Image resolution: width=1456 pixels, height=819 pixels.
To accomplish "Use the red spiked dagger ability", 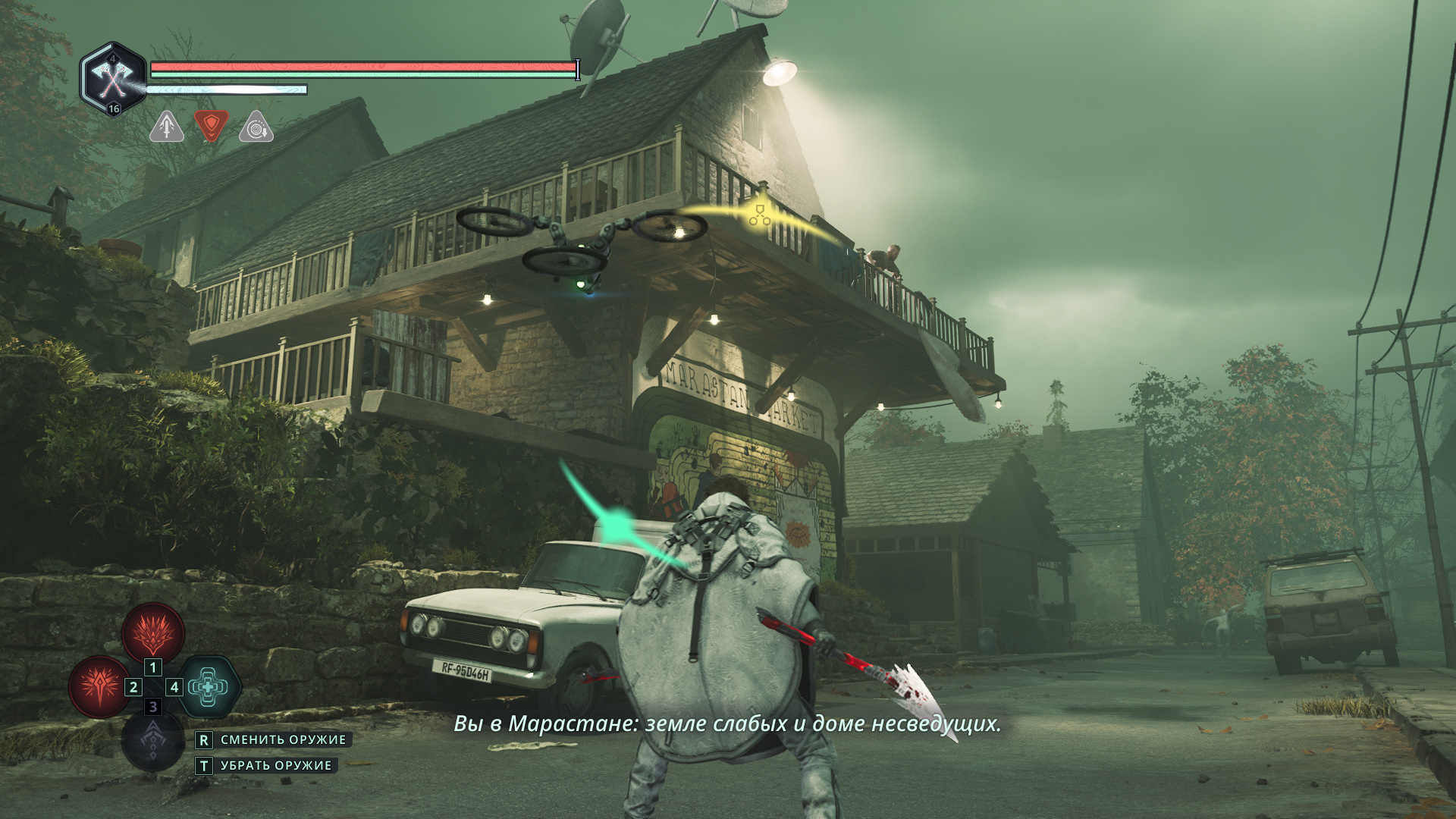I will pyautogui.click(x=99, y=686).
